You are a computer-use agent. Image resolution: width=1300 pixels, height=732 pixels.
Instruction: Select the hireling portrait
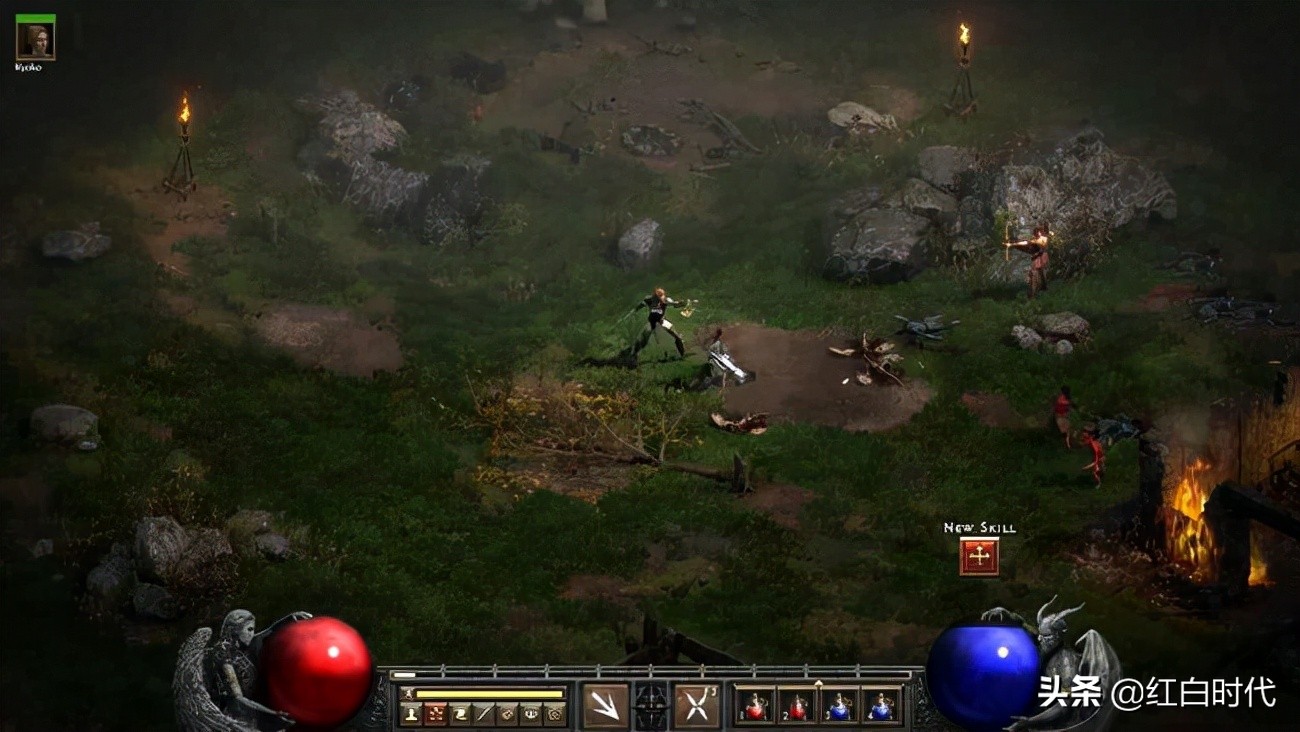[36, 40]
